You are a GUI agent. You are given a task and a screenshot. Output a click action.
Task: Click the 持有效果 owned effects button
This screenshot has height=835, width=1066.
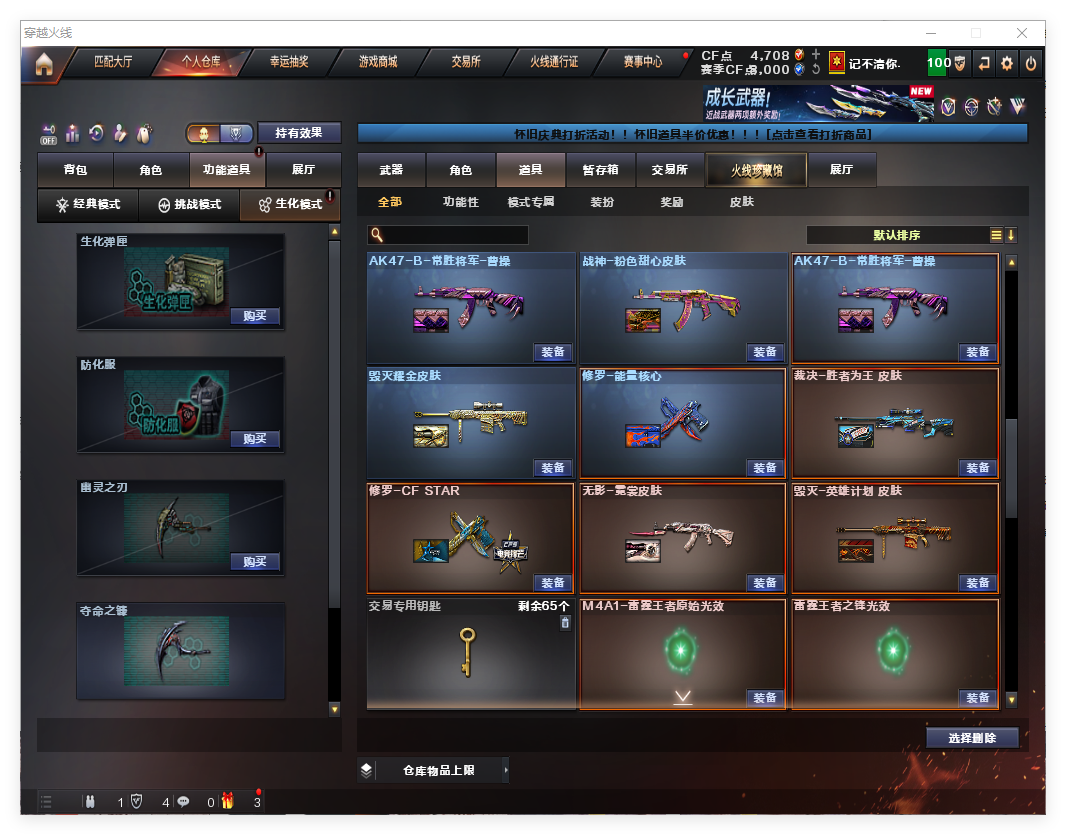[299, 133]
